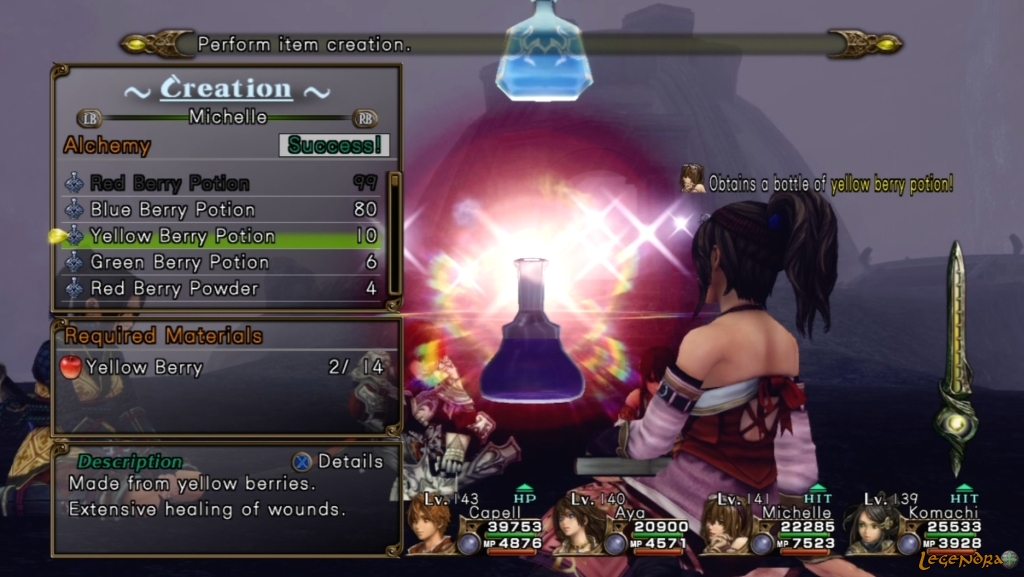This screenshot has width=1024, height=577.
Task: Select Red Berry Potion recipe
Action: click(170, 183)
